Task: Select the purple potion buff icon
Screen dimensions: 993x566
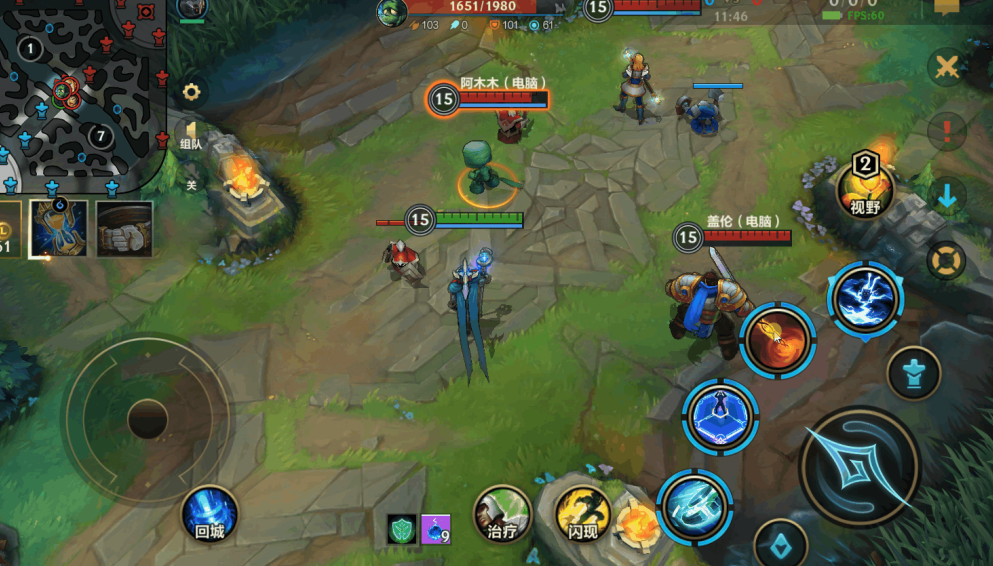Action: click(x=435, y=529)
